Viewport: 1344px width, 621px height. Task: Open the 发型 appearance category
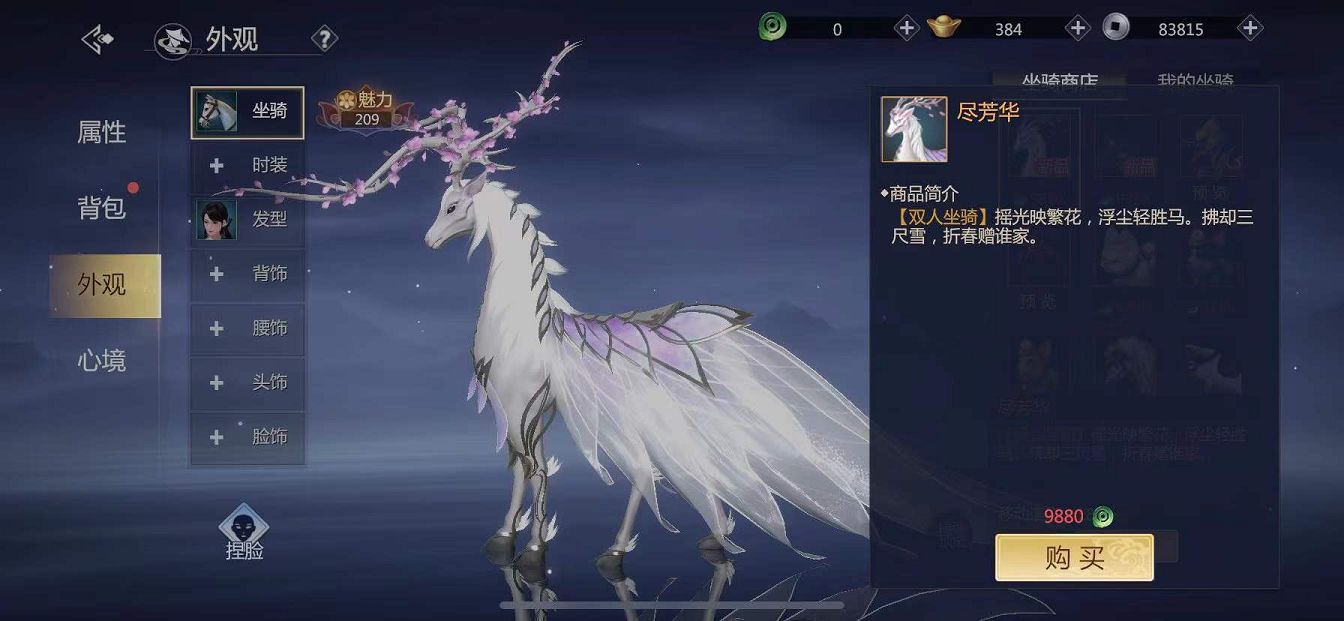247,219
